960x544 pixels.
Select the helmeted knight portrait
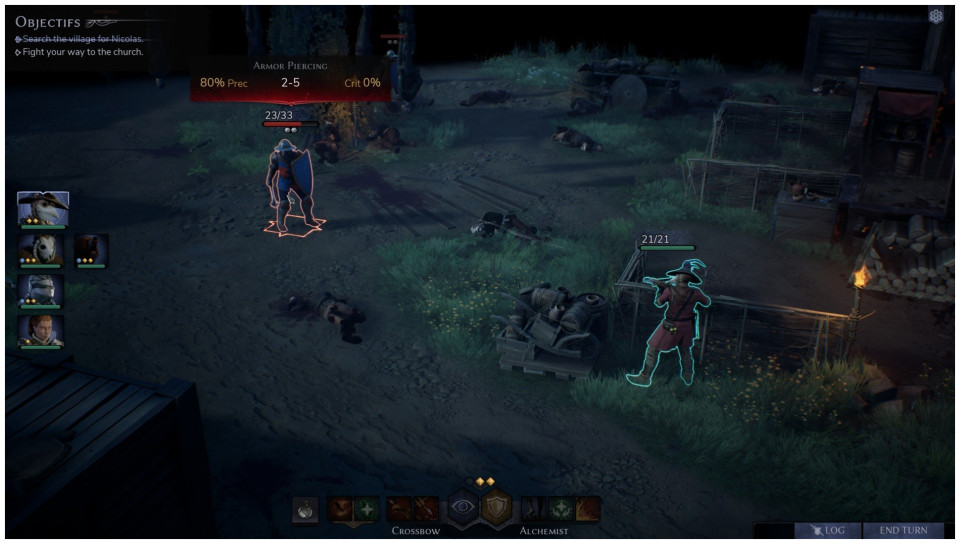click(x=41, y=290)
